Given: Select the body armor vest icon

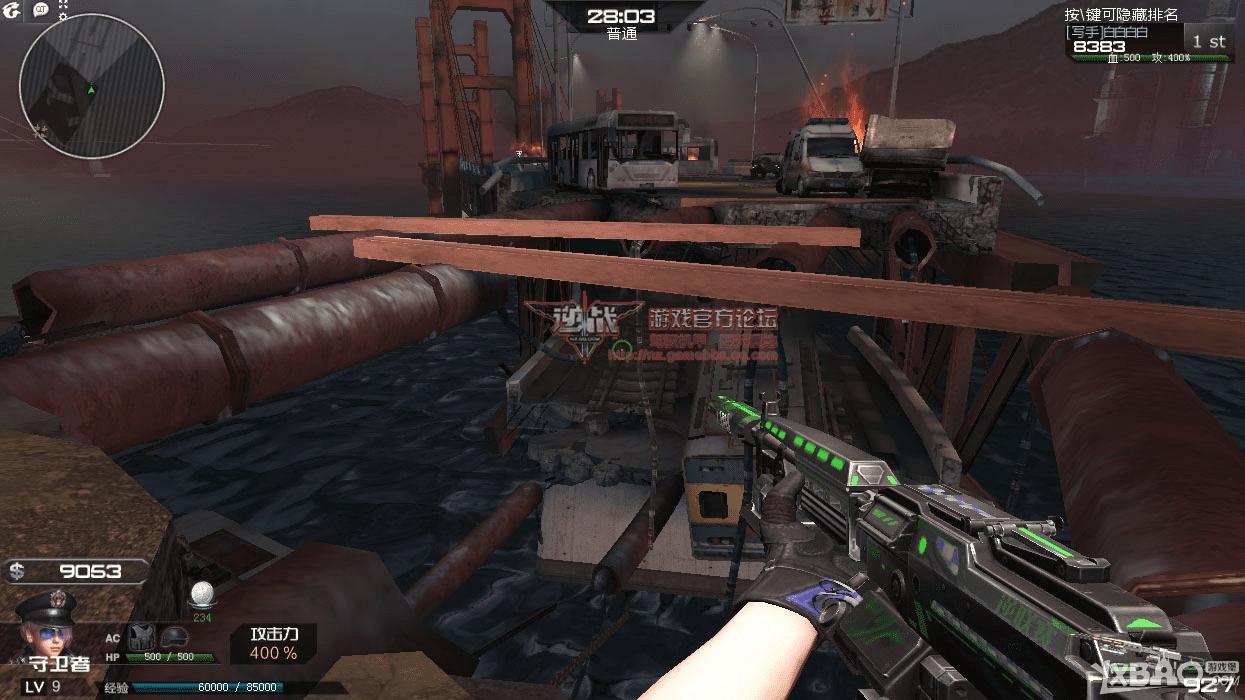Looking at the screenshot, I should point(139,637).
